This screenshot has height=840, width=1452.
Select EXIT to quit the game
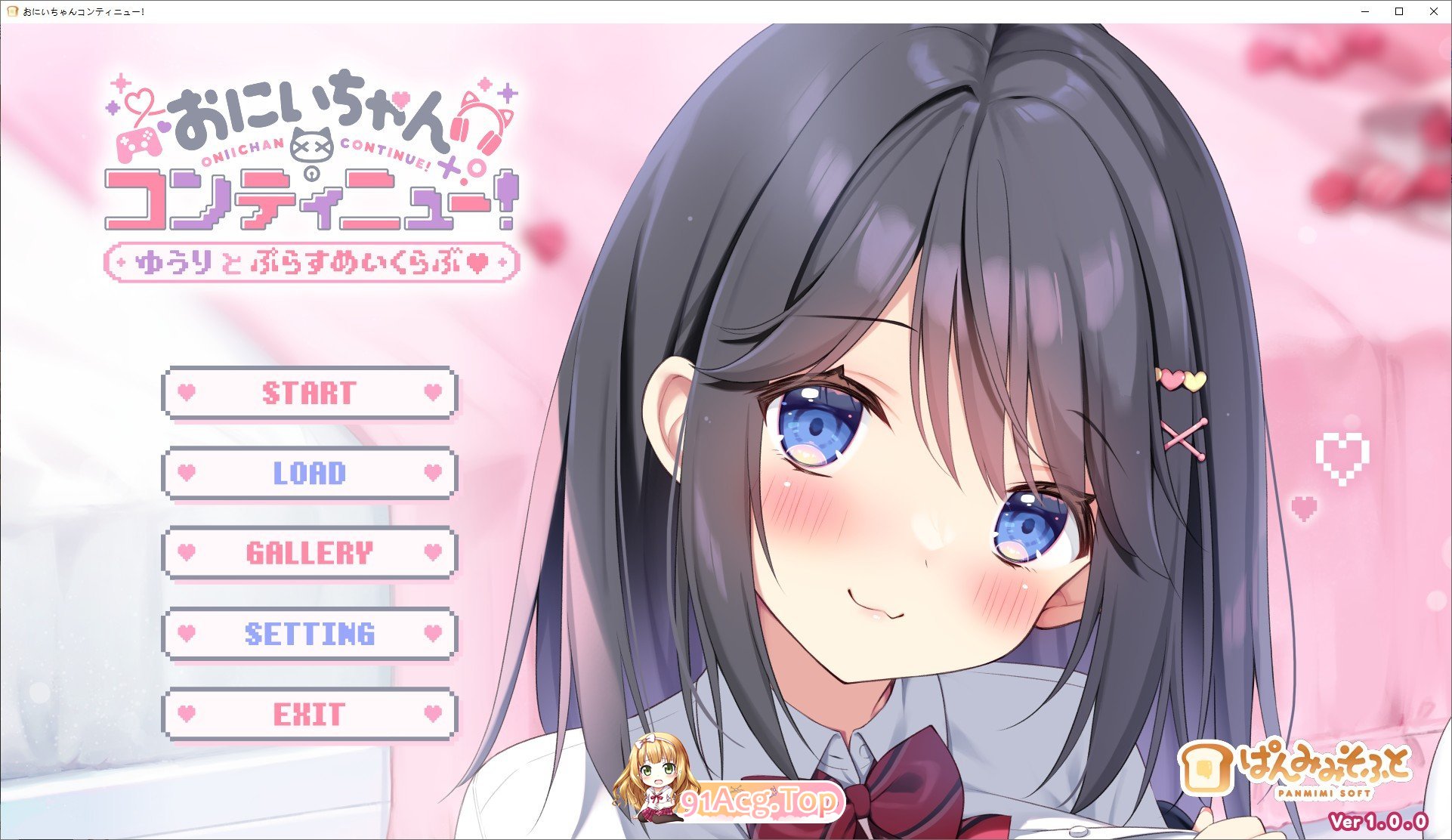310,712
